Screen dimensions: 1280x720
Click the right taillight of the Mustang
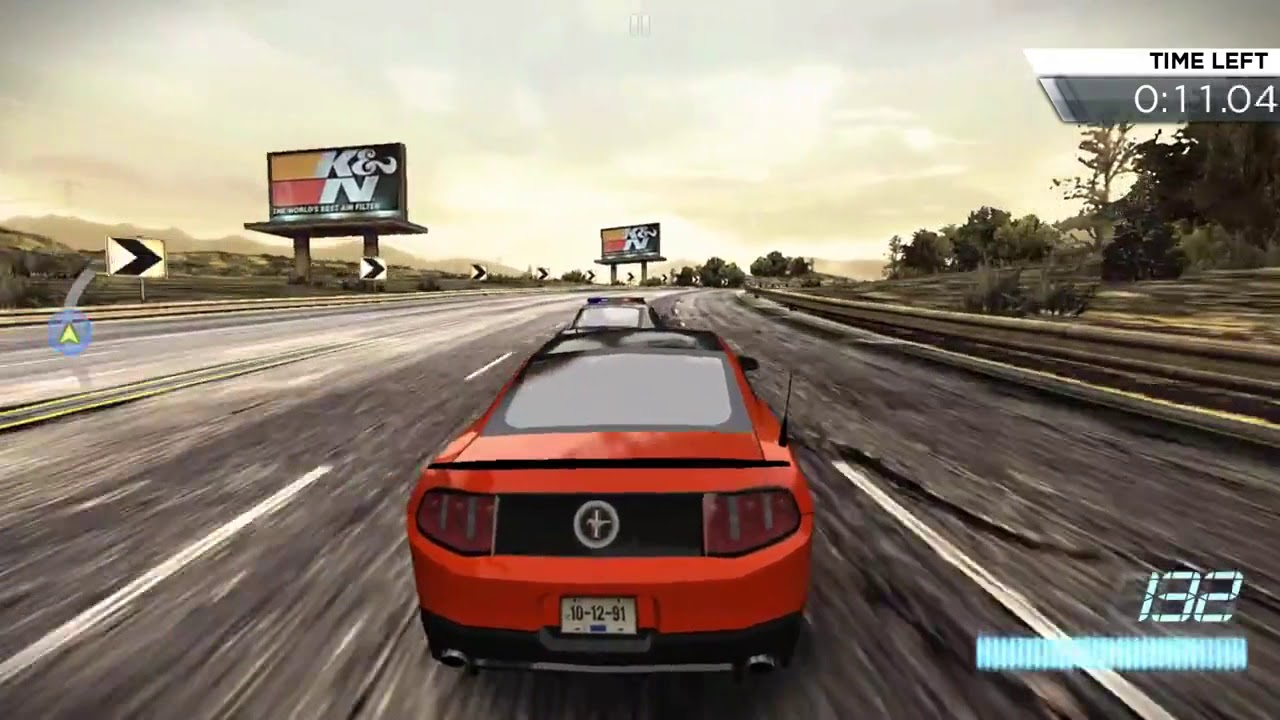[x=745, y=518]
